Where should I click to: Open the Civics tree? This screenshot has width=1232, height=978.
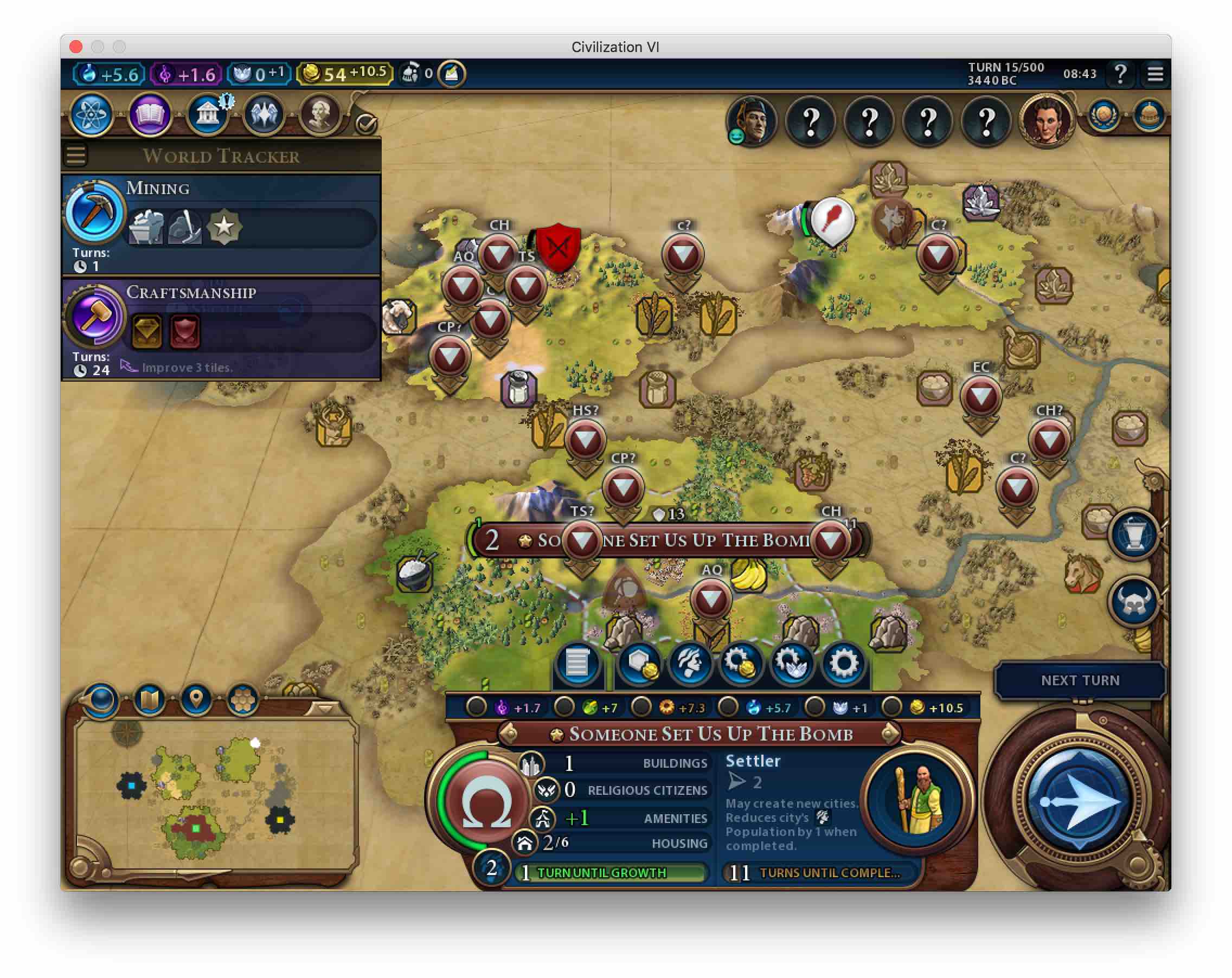click(x=149, y=115)
